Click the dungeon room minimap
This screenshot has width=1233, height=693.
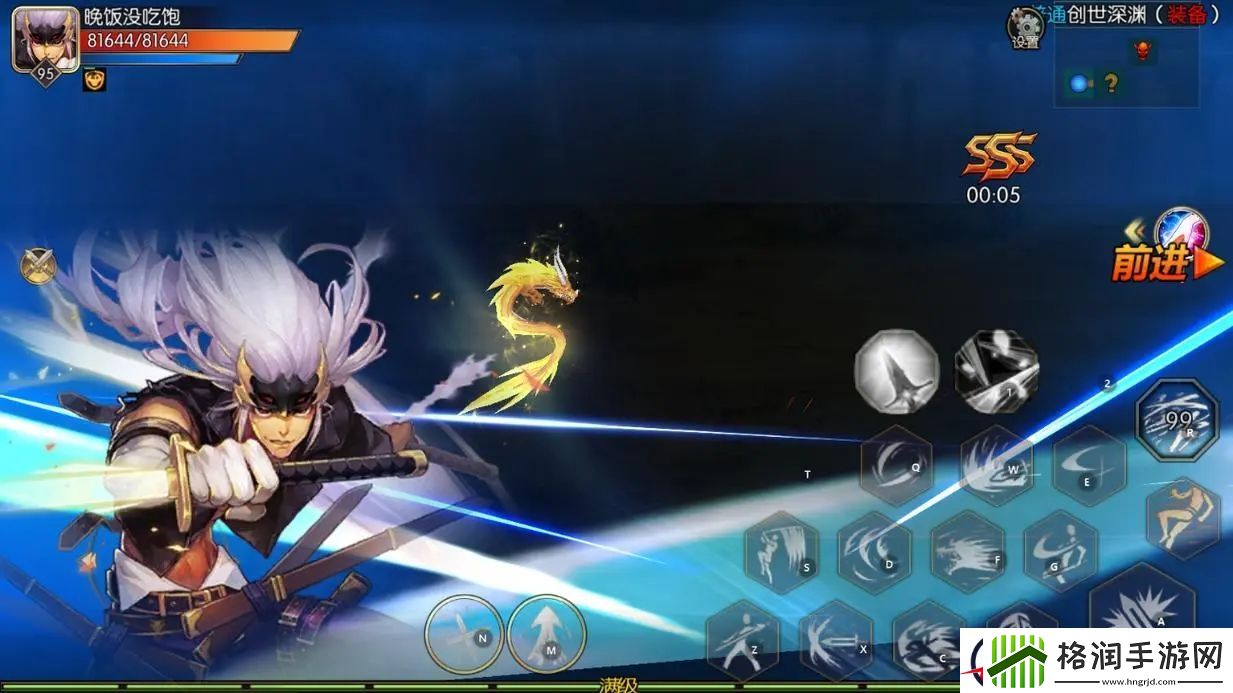[1126, 66]
